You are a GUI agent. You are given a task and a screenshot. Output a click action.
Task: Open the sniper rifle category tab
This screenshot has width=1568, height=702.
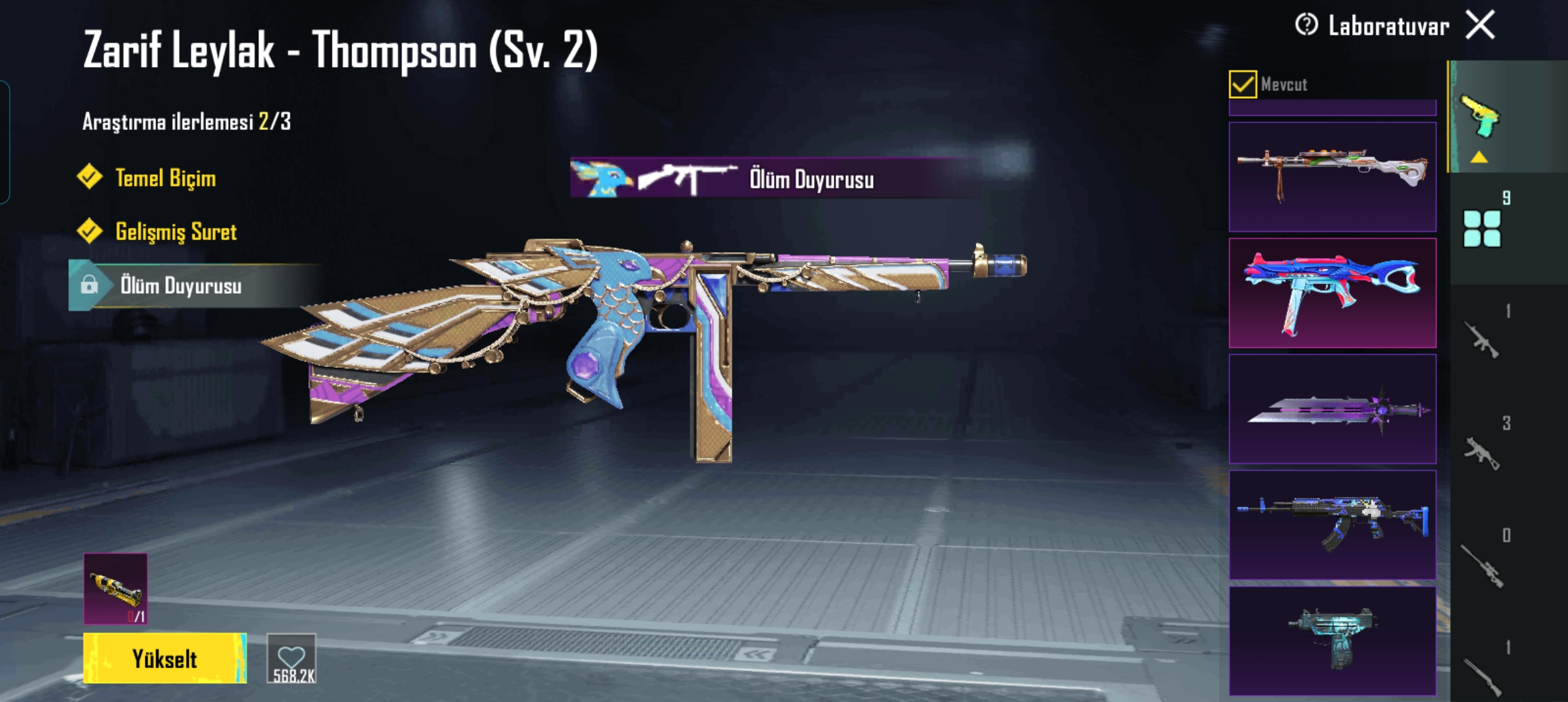pos(1482,565)
